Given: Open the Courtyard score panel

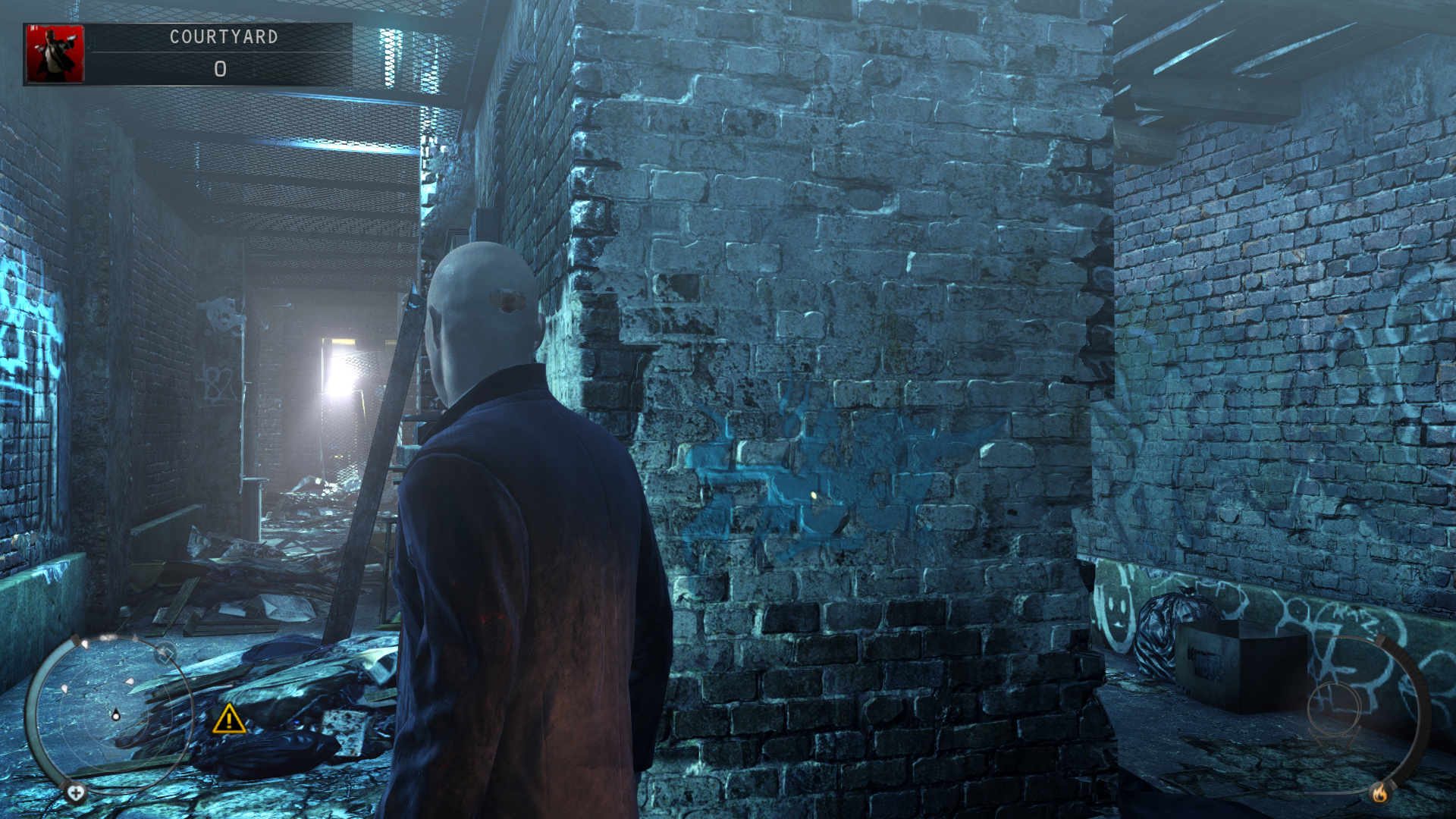Looking at the screenshot, I should 220,54.
